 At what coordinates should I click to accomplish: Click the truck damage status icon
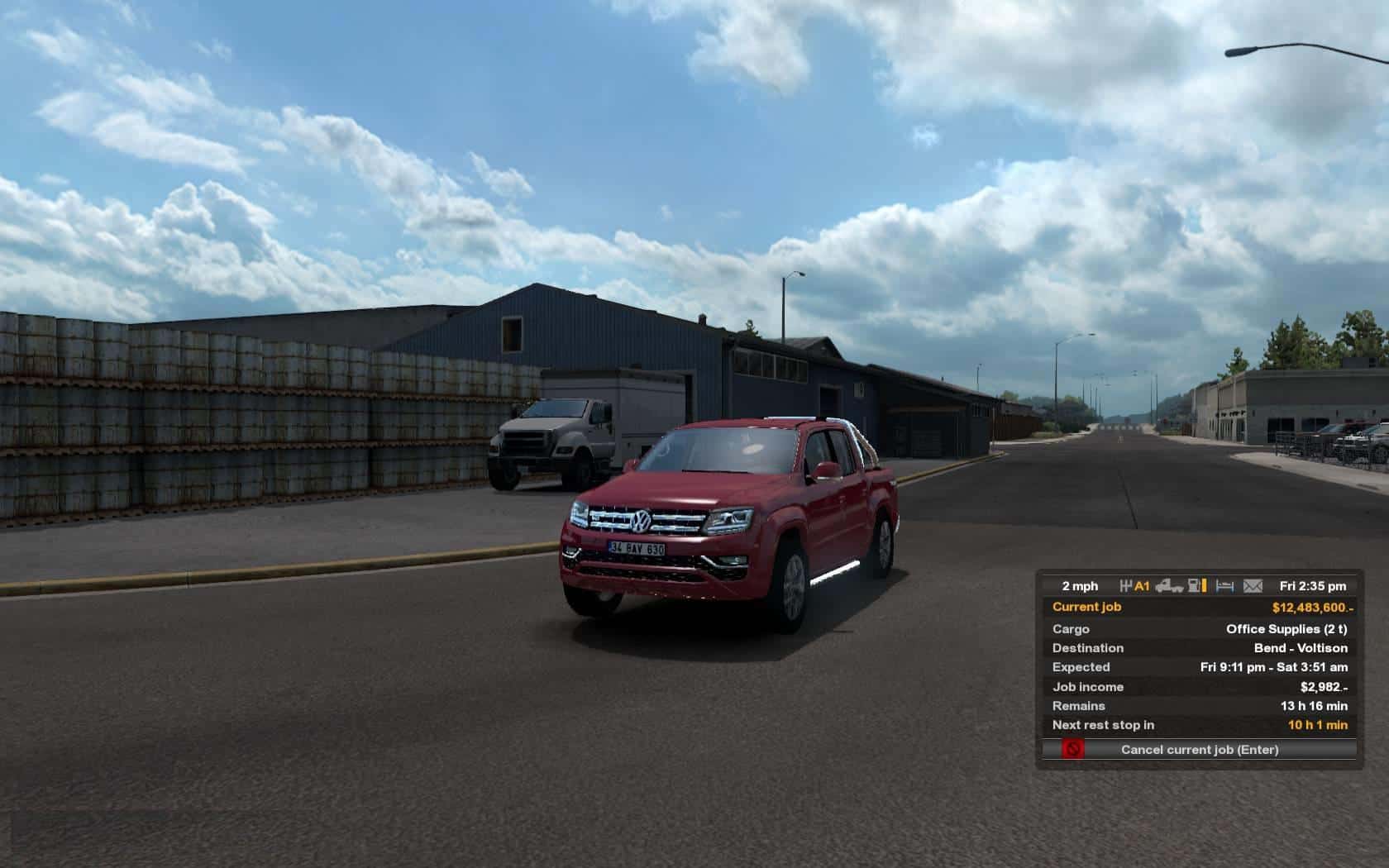click(1169, 586)
